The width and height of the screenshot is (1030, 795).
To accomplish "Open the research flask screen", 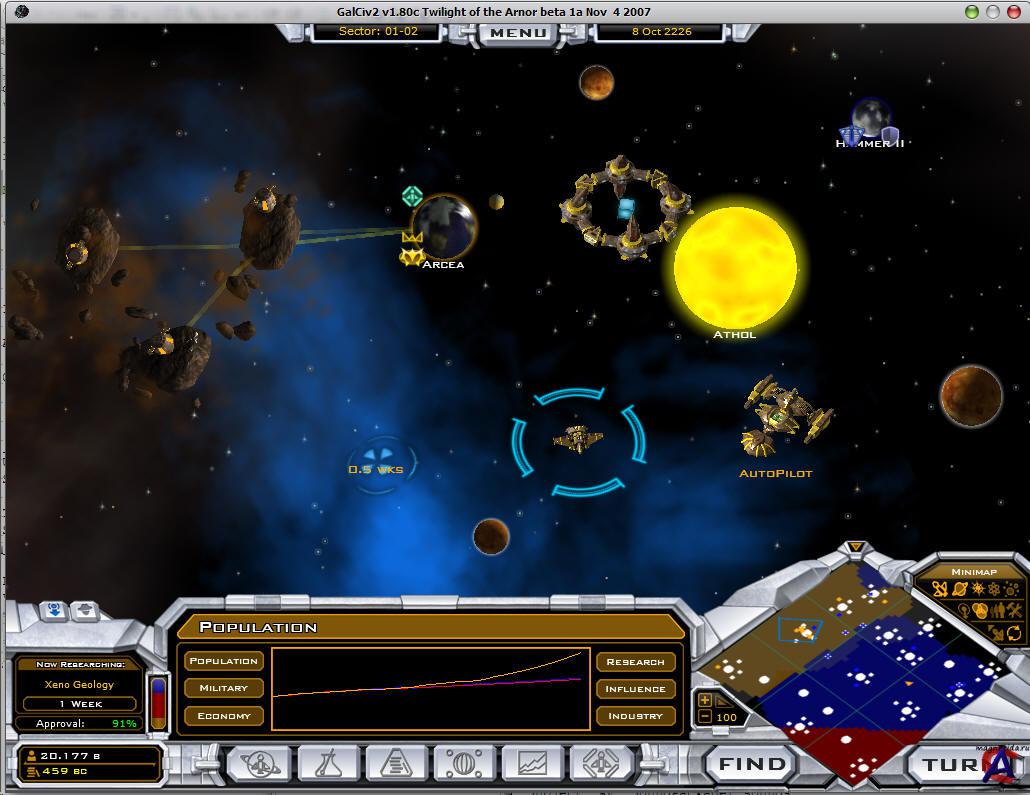I will click(328, 765).
